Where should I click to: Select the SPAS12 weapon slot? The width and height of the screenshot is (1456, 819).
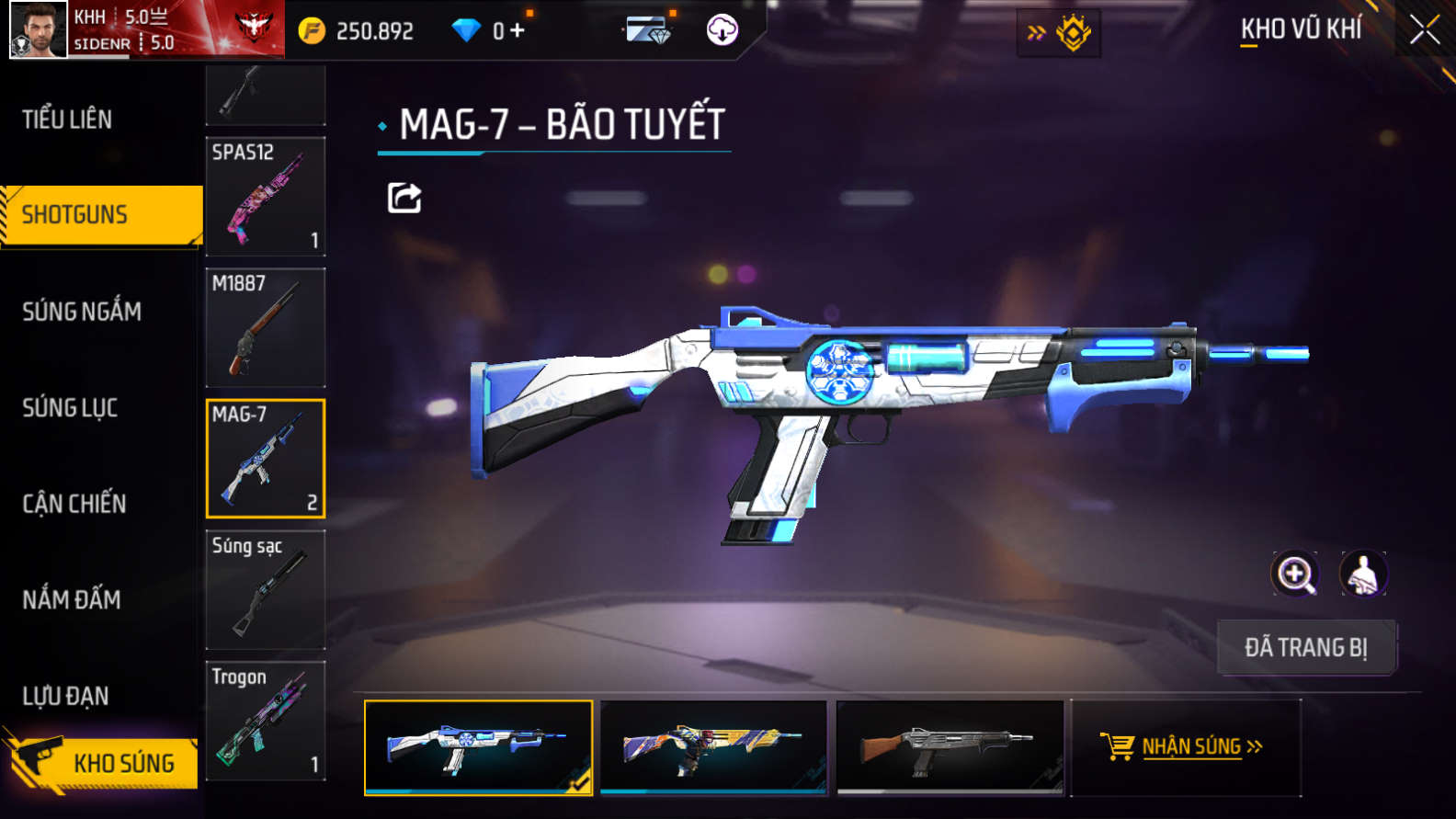click(x=266, y=197)
